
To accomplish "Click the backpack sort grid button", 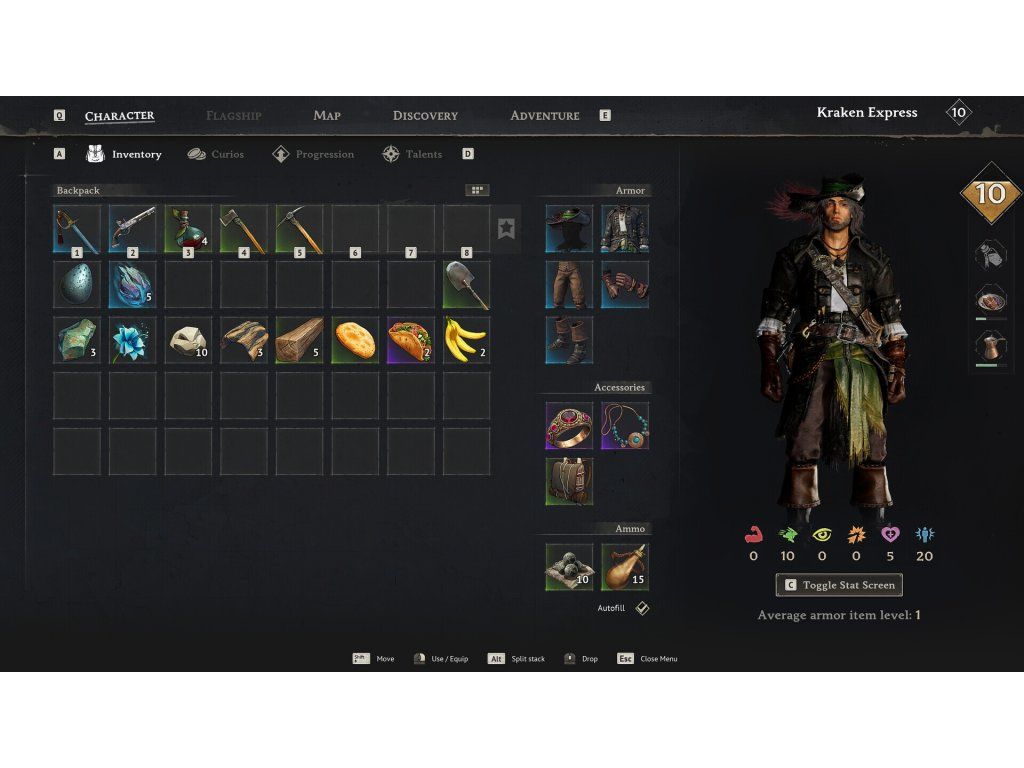I will pos(477,190).
